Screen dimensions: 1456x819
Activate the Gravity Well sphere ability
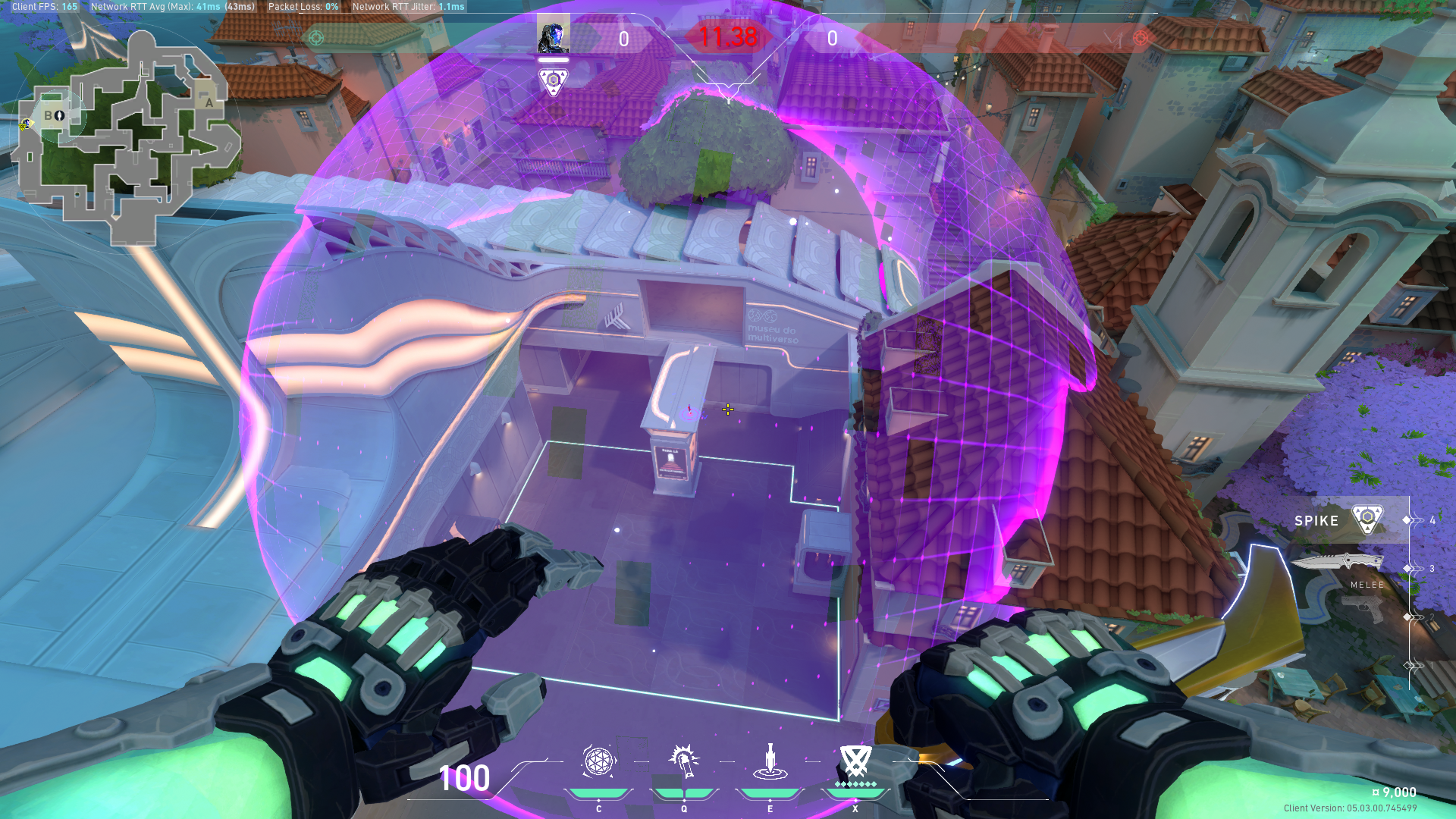(598, 761)
